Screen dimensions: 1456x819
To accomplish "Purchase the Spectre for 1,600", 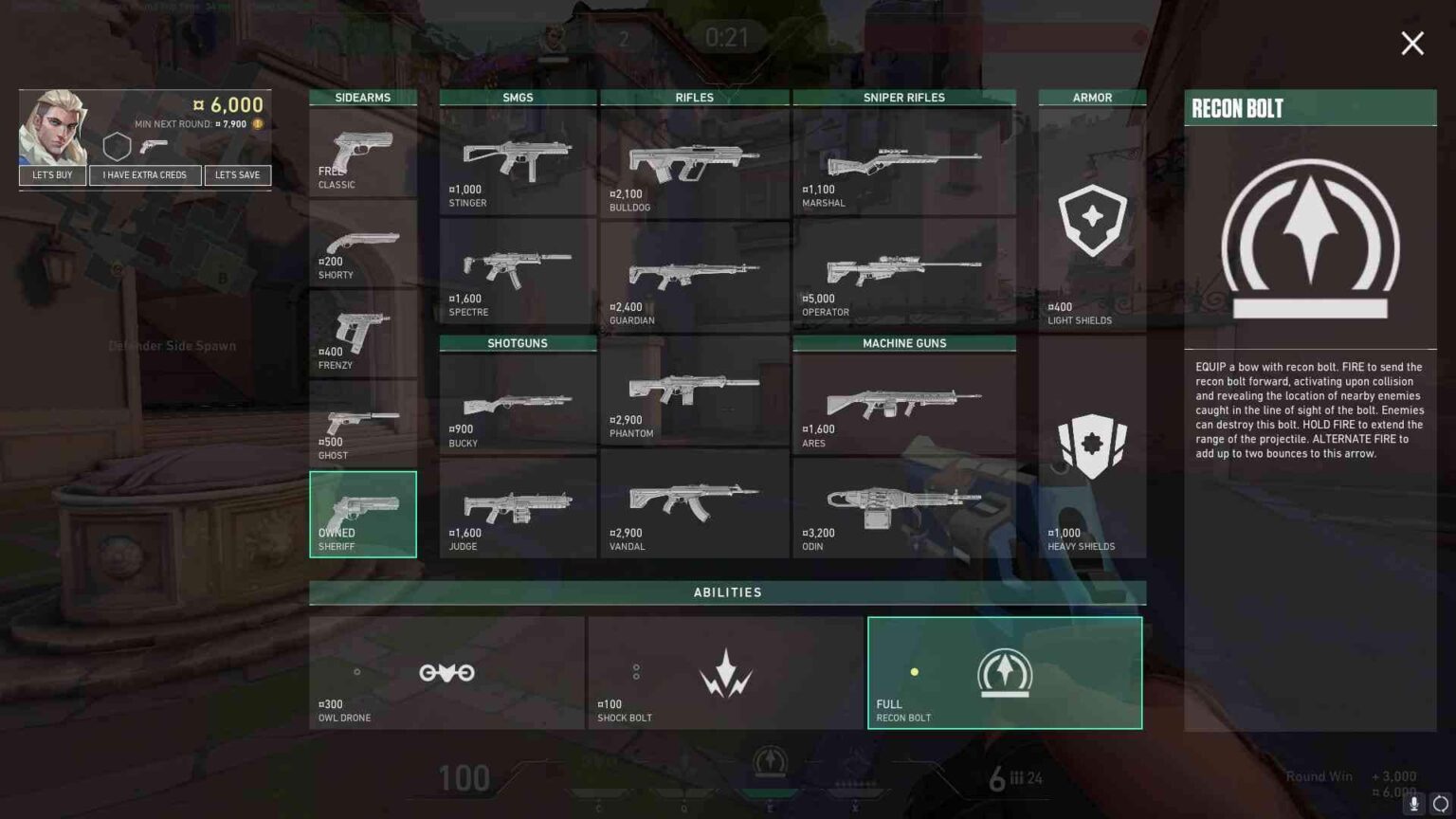I will 518,272.
